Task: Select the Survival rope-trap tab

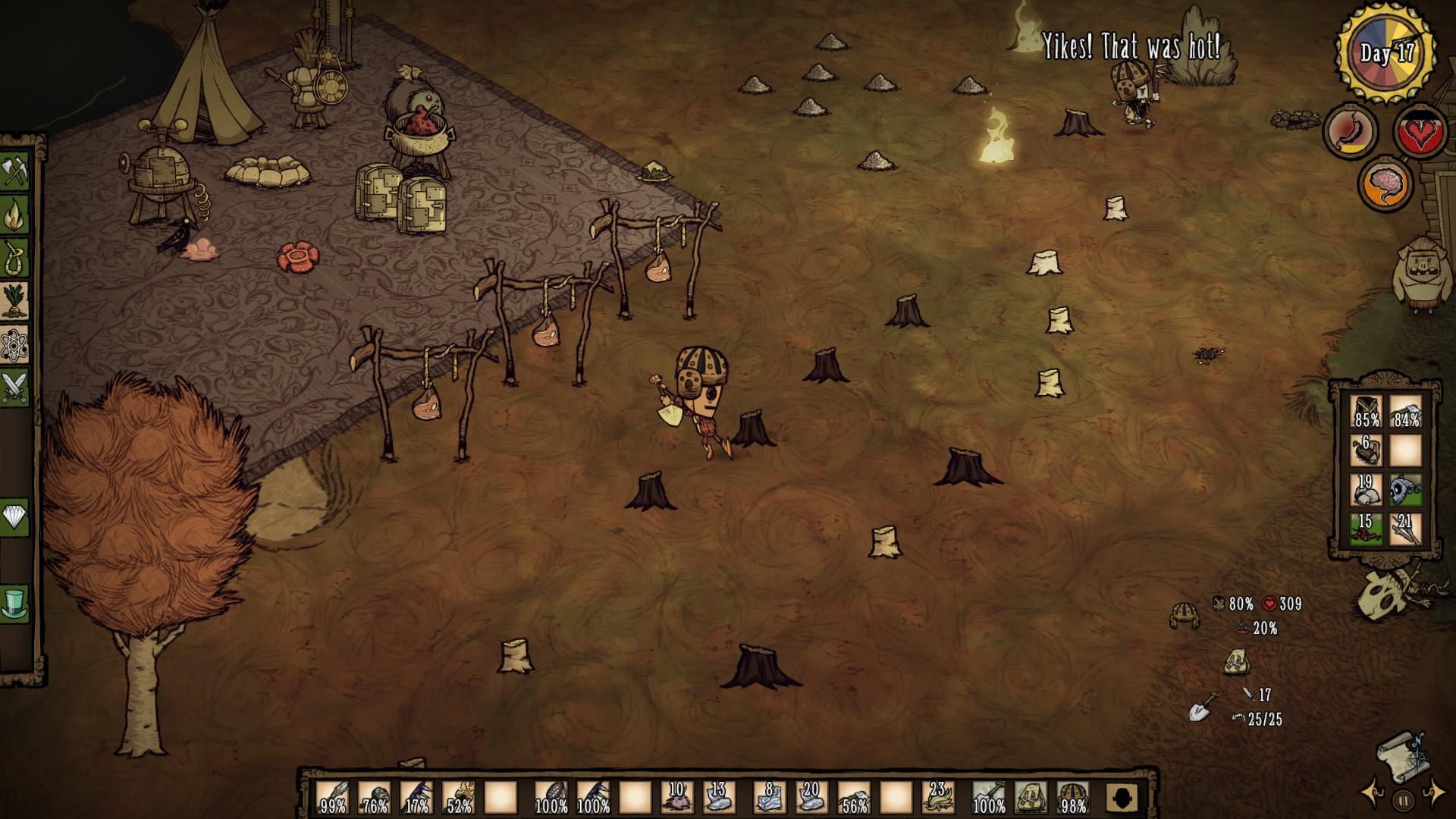Action: pos(15,259)
